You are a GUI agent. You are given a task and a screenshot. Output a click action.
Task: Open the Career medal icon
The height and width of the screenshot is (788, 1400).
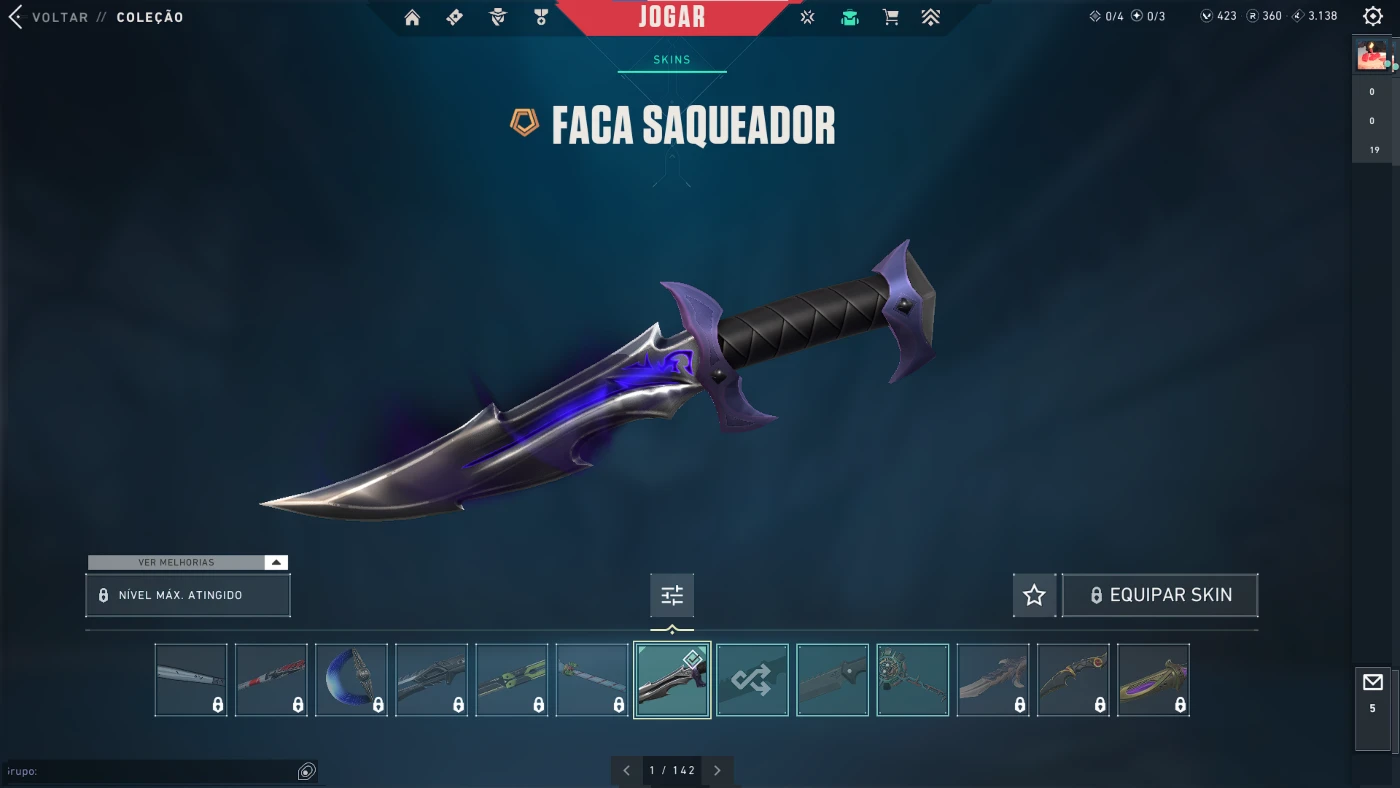[x=540, y=17]
